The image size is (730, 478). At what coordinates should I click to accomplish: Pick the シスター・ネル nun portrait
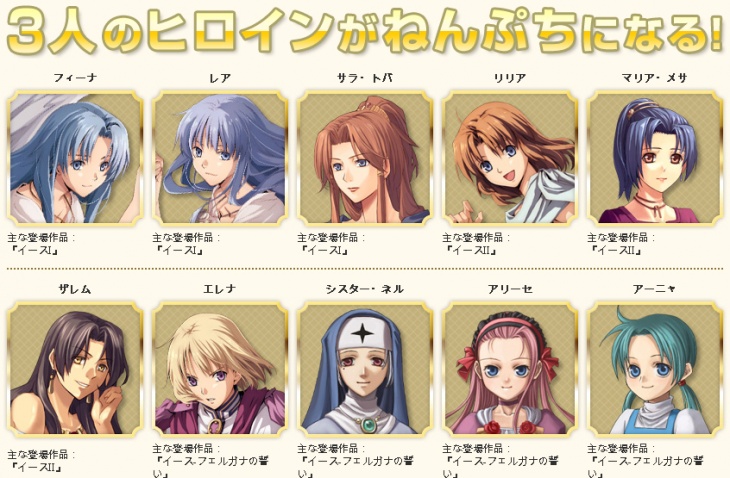pyautogui.click(x=365, y=369)
